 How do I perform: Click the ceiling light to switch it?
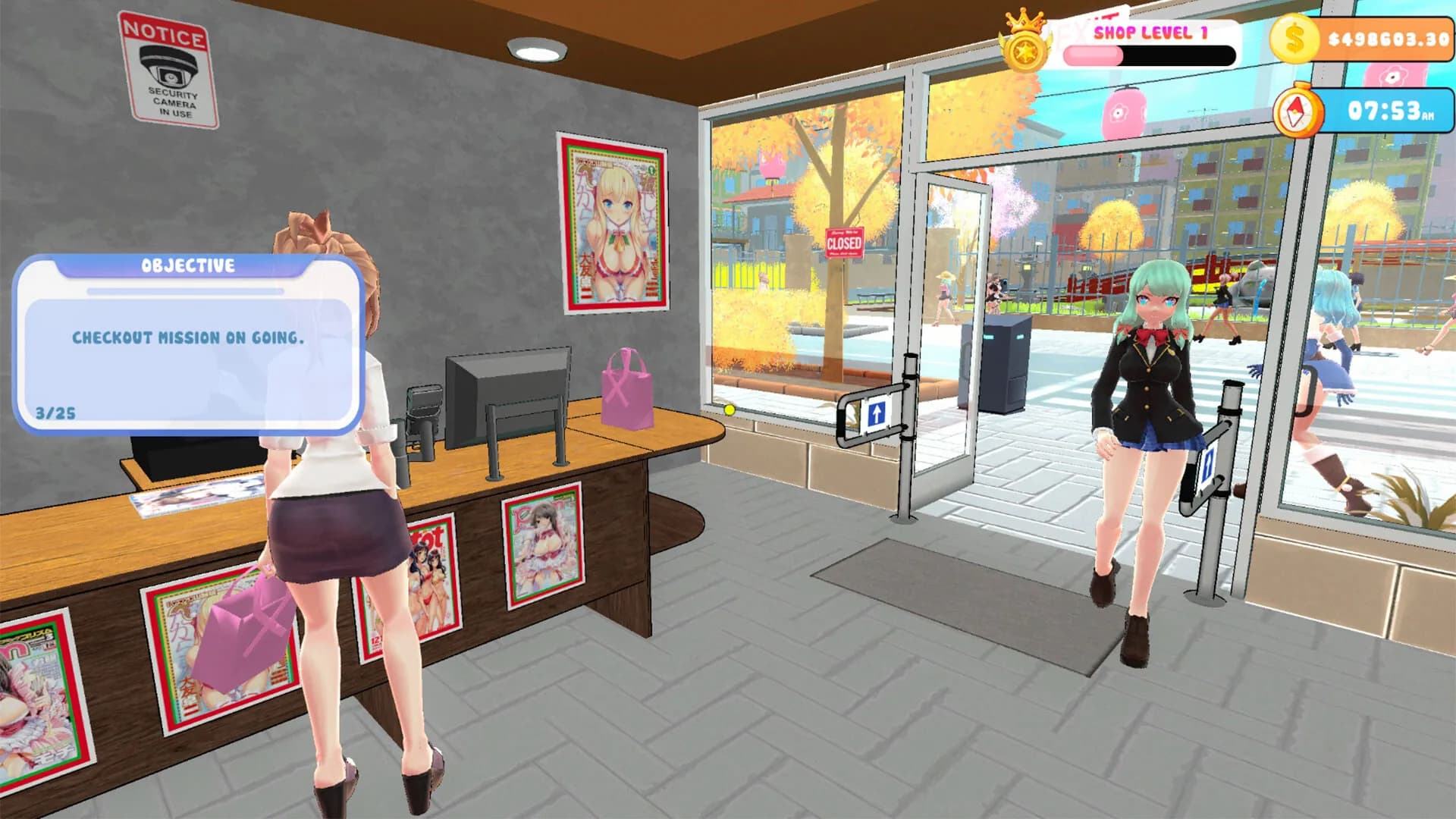pyautogui.click(x=536, y=52)
